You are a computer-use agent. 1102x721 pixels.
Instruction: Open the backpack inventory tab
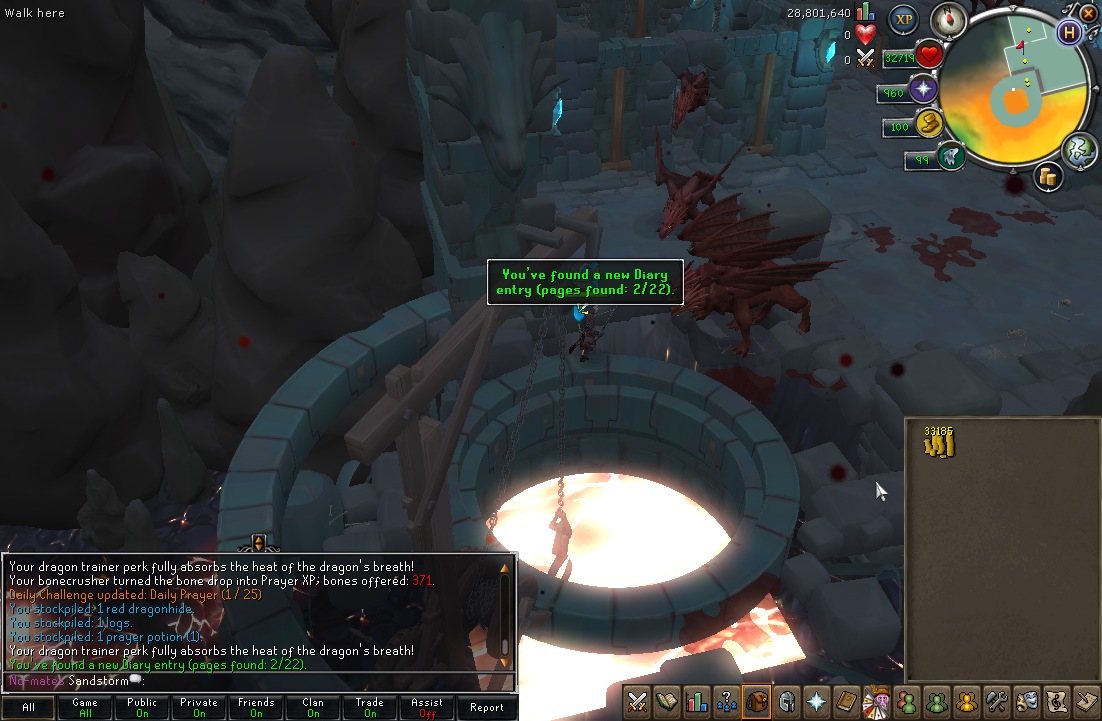point(757,701)
